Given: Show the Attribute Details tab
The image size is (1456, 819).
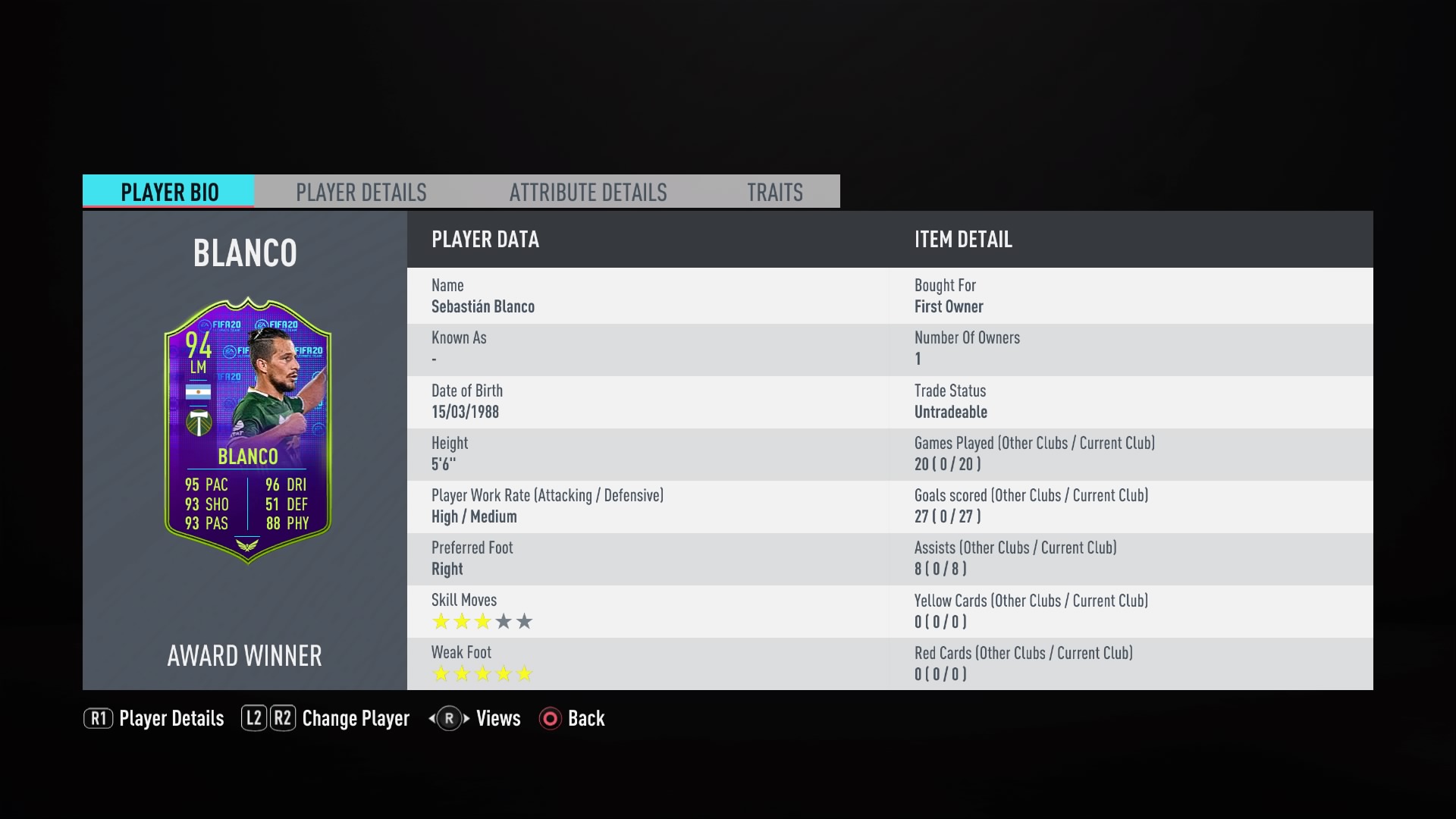Looking at the screenshot, I should click(588, 192).
